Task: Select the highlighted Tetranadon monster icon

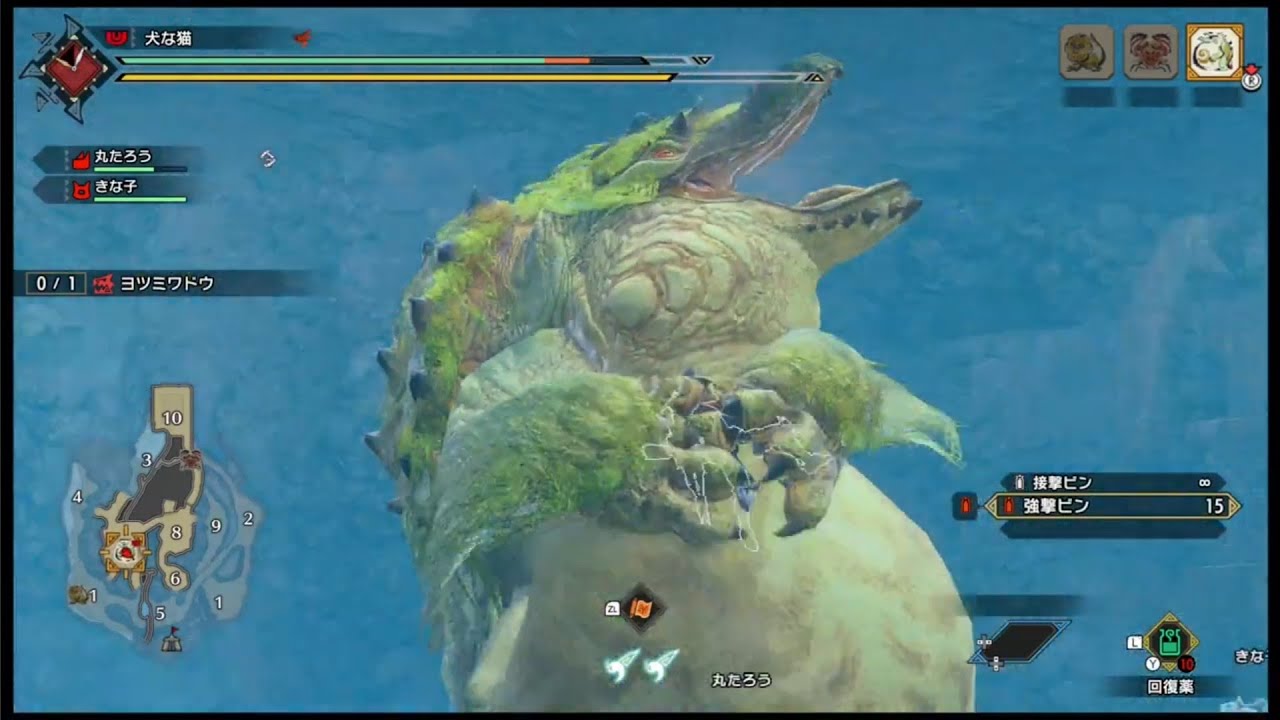Action: coord(1214,52)
